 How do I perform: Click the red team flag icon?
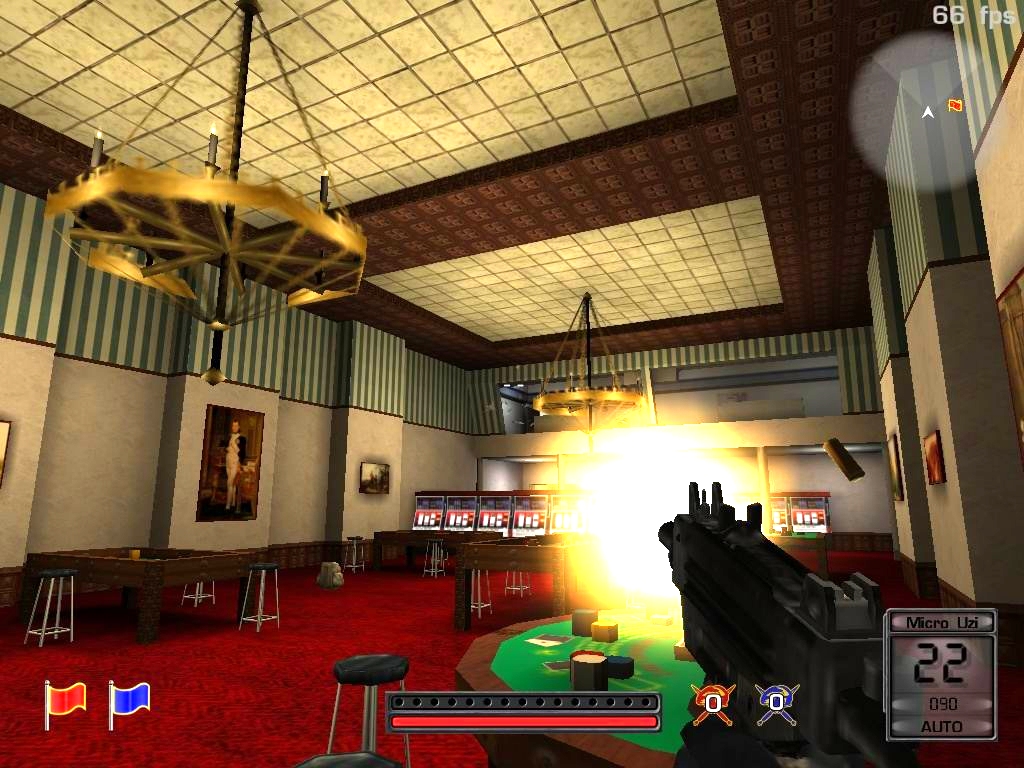65,701
